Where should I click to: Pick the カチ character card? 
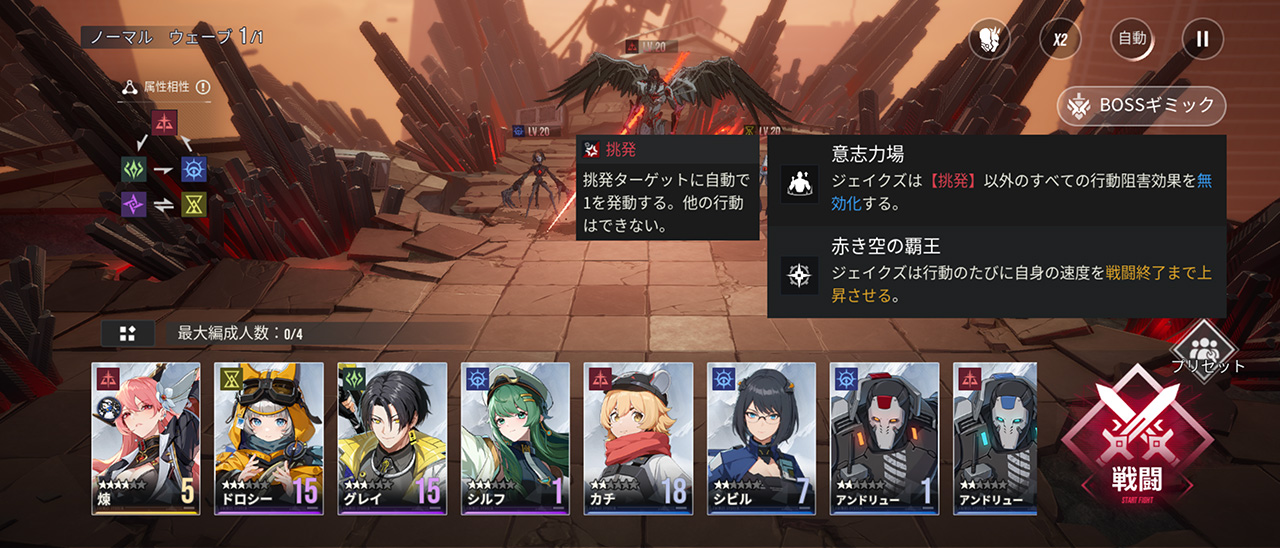tap(638, 438)
